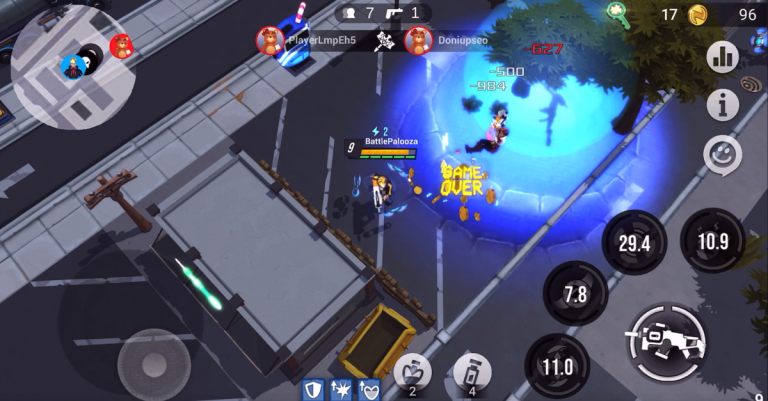
Task: Activate the skill on 29.4 cooldown
Action: pos(633,243)
